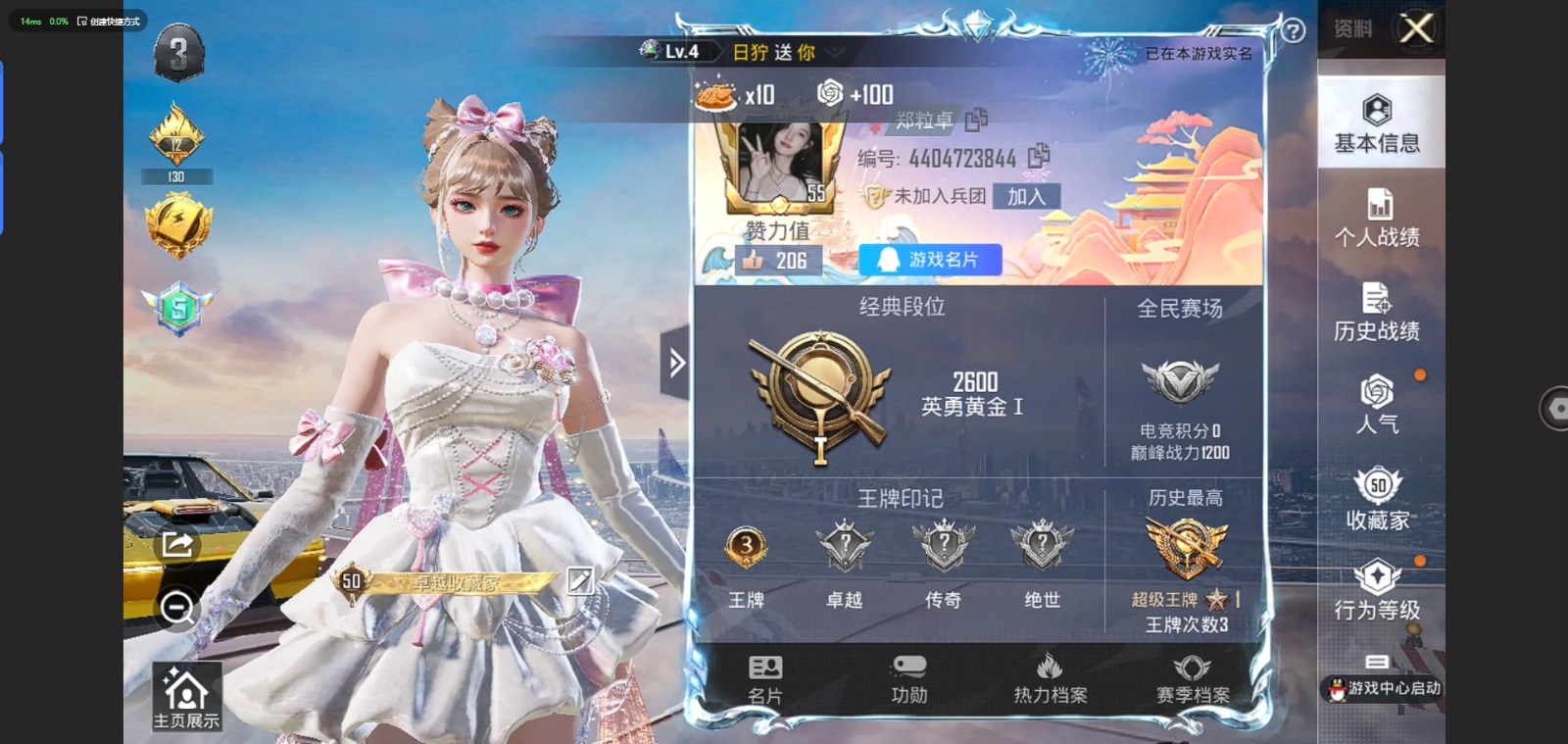Screen dimensions: 1568x744
Task: Open the blue 游戏名片 game card button
Action: 930,260
